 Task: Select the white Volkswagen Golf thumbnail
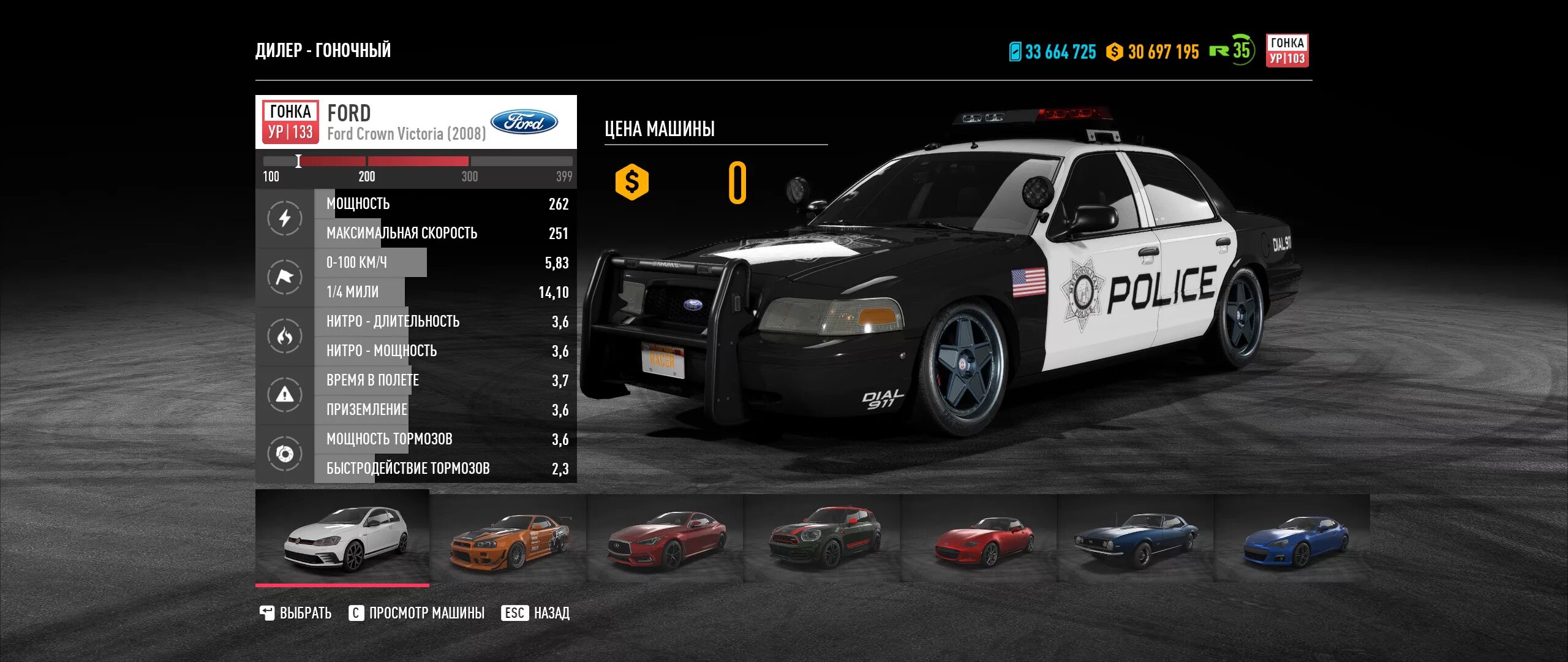pyautogui.click(x=342, y=538)
